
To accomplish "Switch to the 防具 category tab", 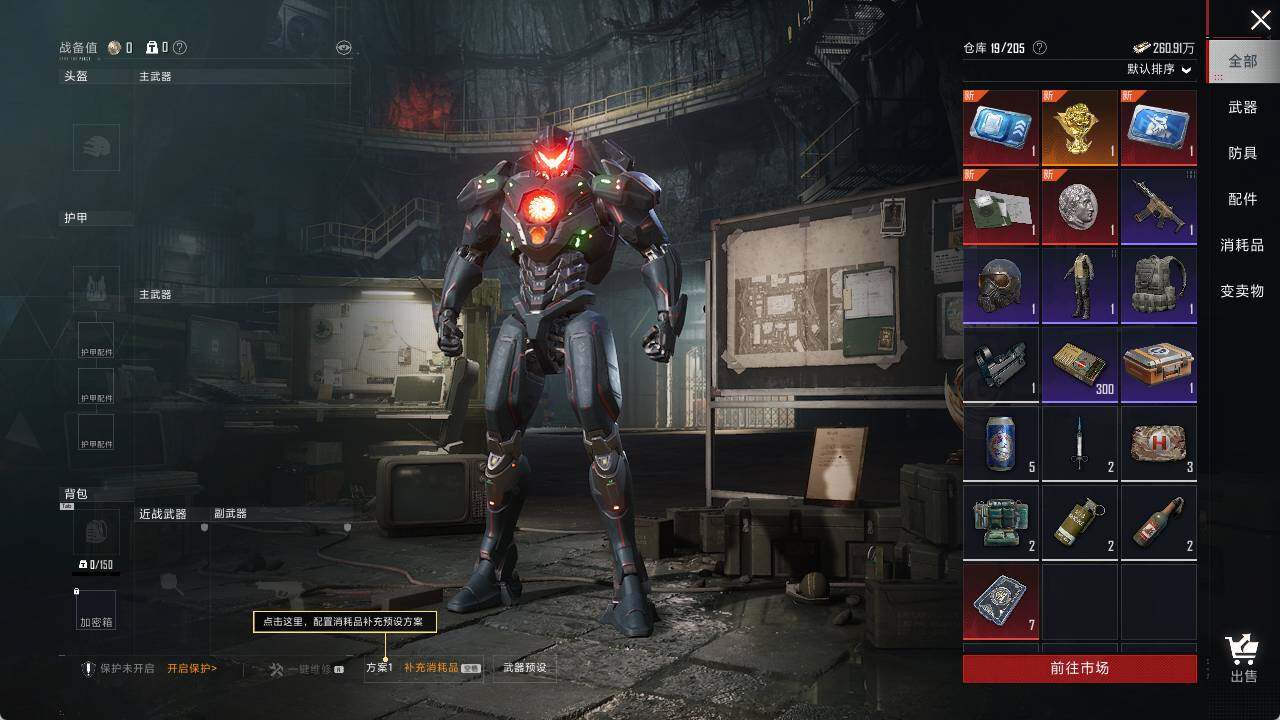I will [1242, 153].
